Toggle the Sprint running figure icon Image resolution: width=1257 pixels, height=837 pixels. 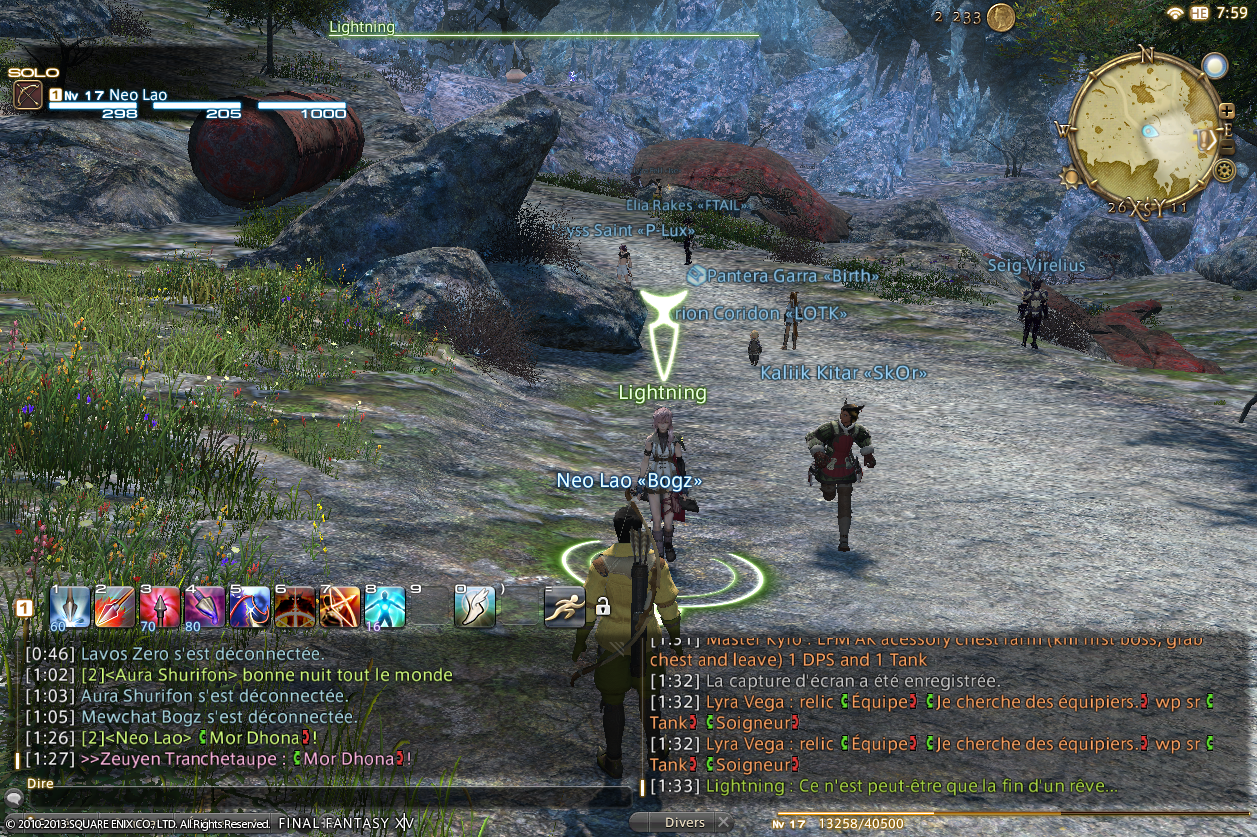pos(565,607)
